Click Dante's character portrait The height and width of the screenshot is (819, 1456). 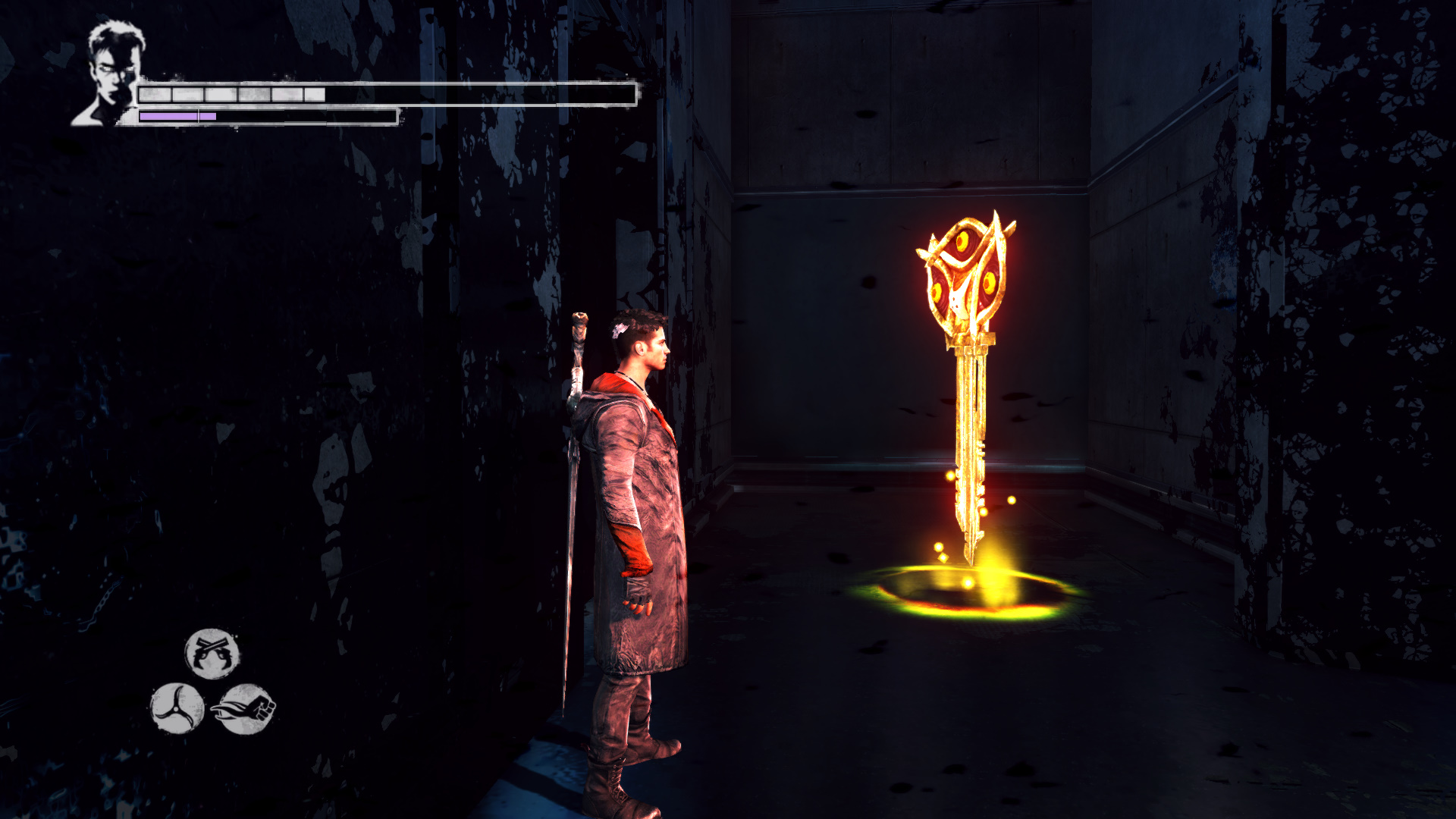coord(112,74)
